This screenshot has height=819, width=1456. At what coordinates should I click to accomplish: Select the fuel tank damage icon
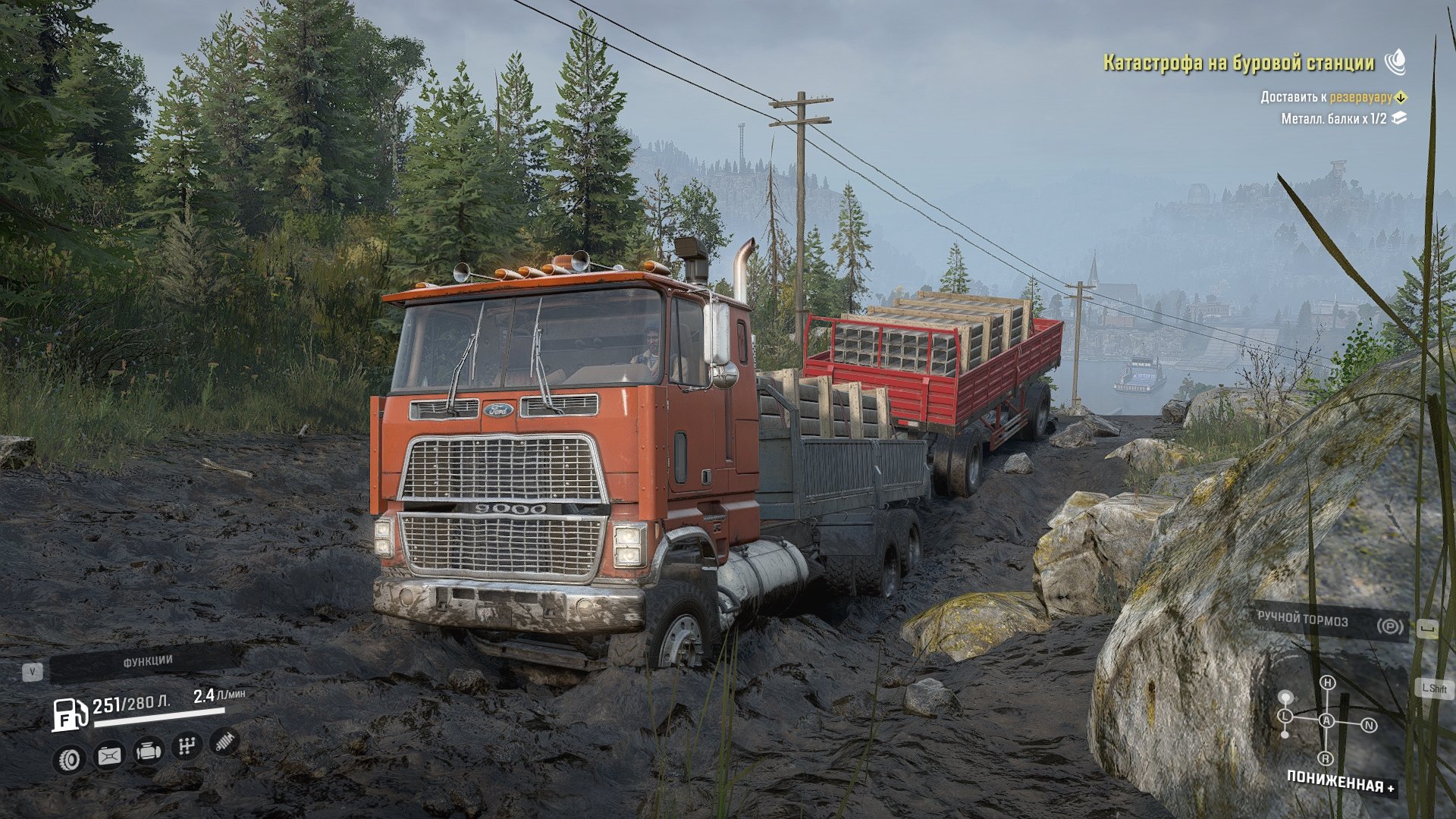click(x=109, y=755)
